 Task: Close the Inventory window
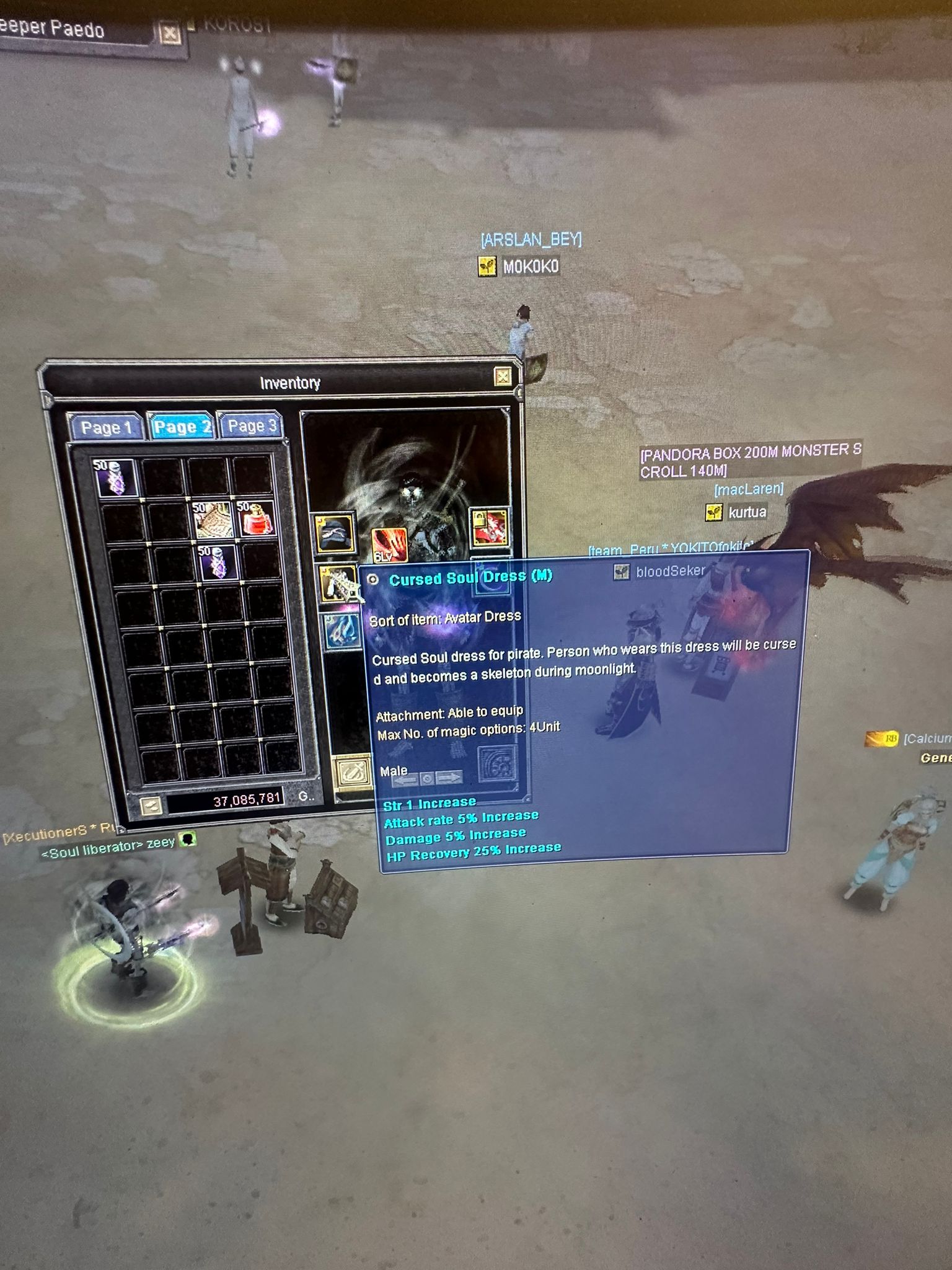[503, 376]
